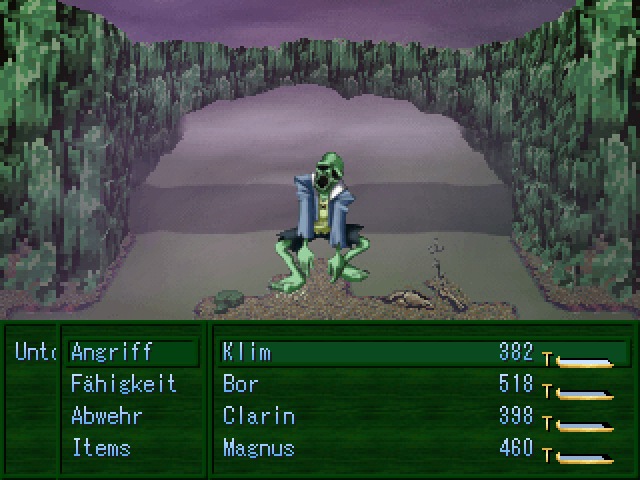The height and width of the screenshot is (480, 640).
Task: Select Magnus from the party list
Action: [x=258, y=448]
